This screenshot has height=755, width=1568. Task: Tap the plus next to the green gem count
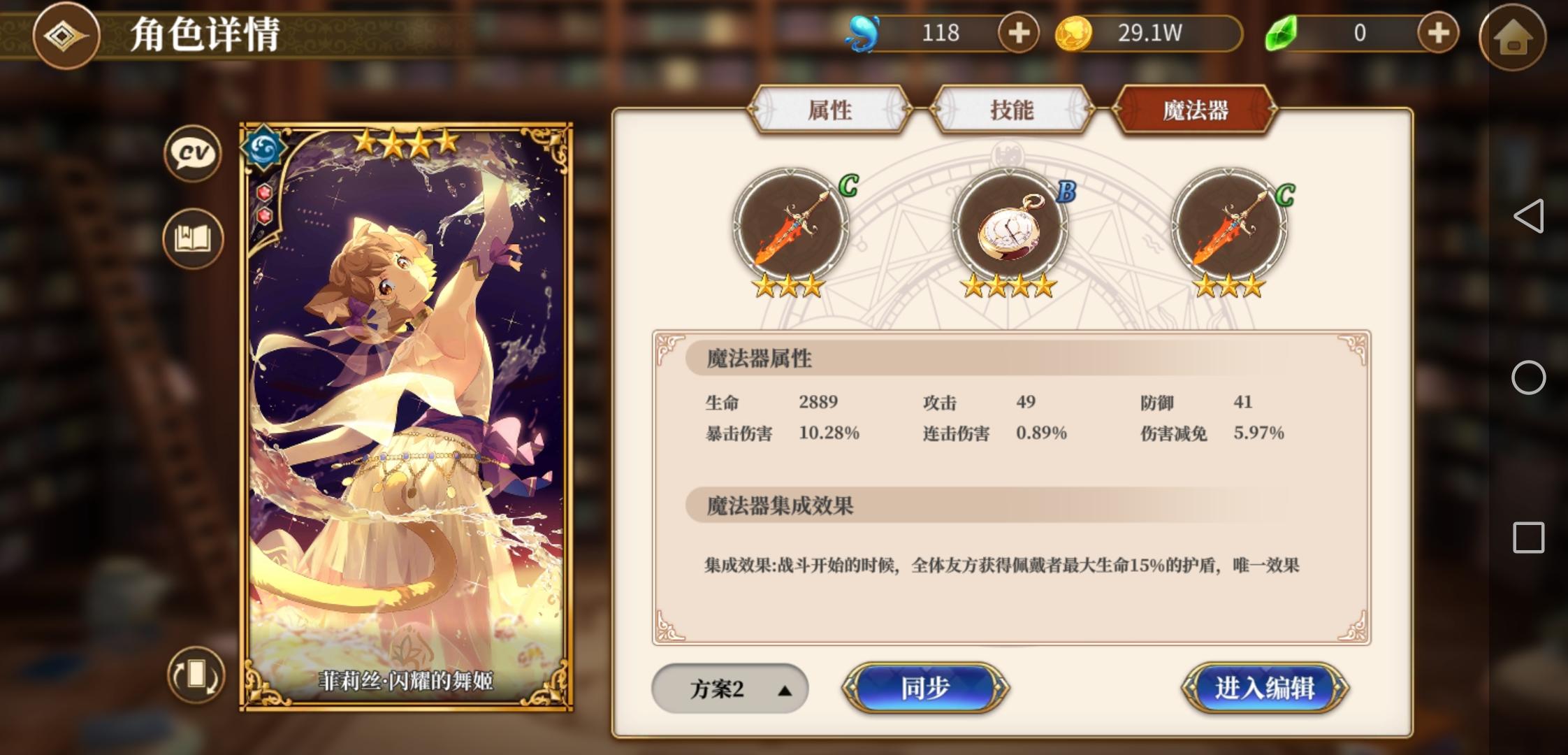pos(1437,32)
